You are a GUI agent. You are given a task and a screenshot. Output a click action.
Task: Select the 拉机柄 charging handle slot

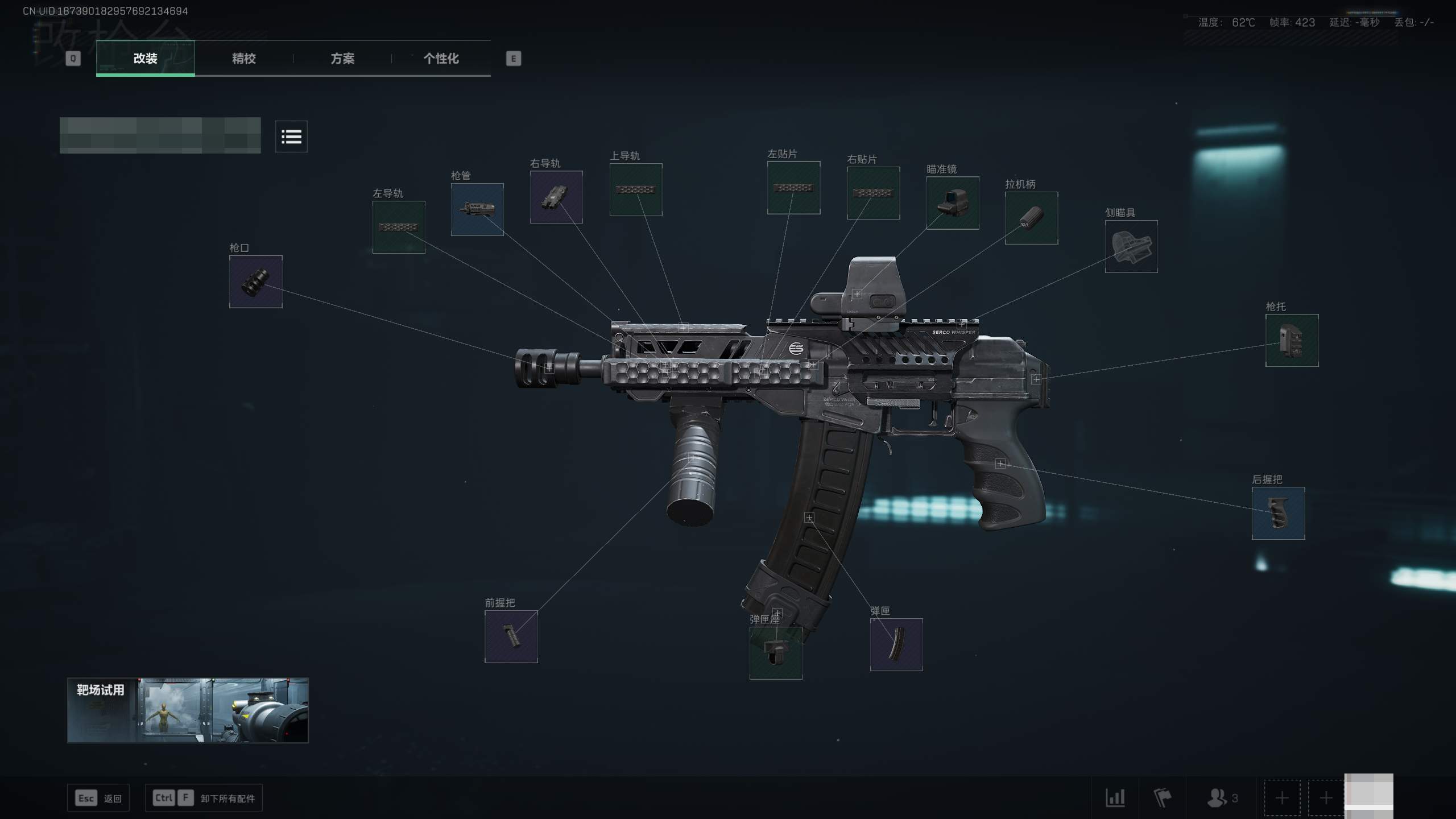pyautogui.click(x=1031, y=218)
